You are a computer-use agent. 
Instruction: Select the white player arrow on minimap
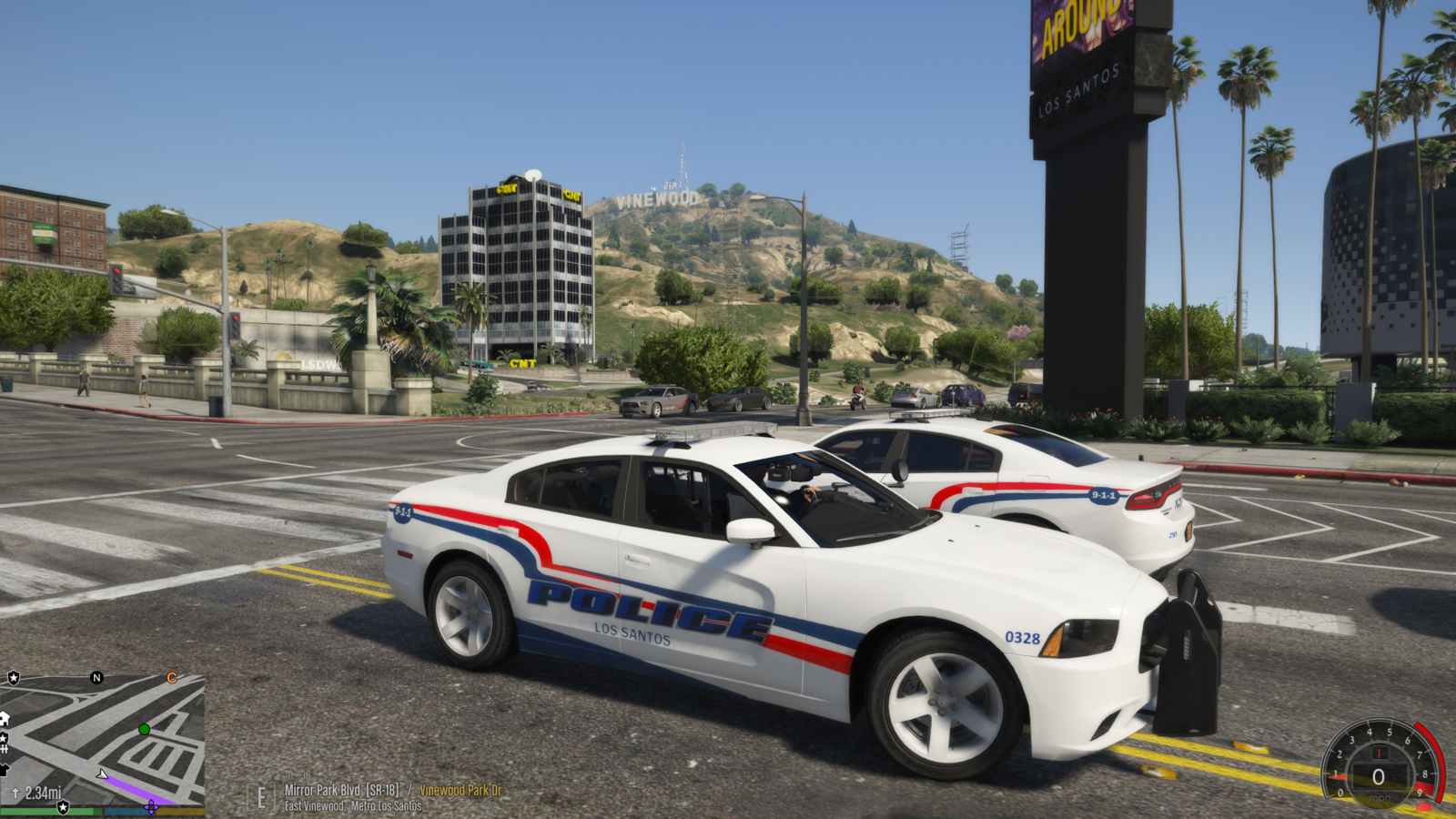(x=103, y=775)
